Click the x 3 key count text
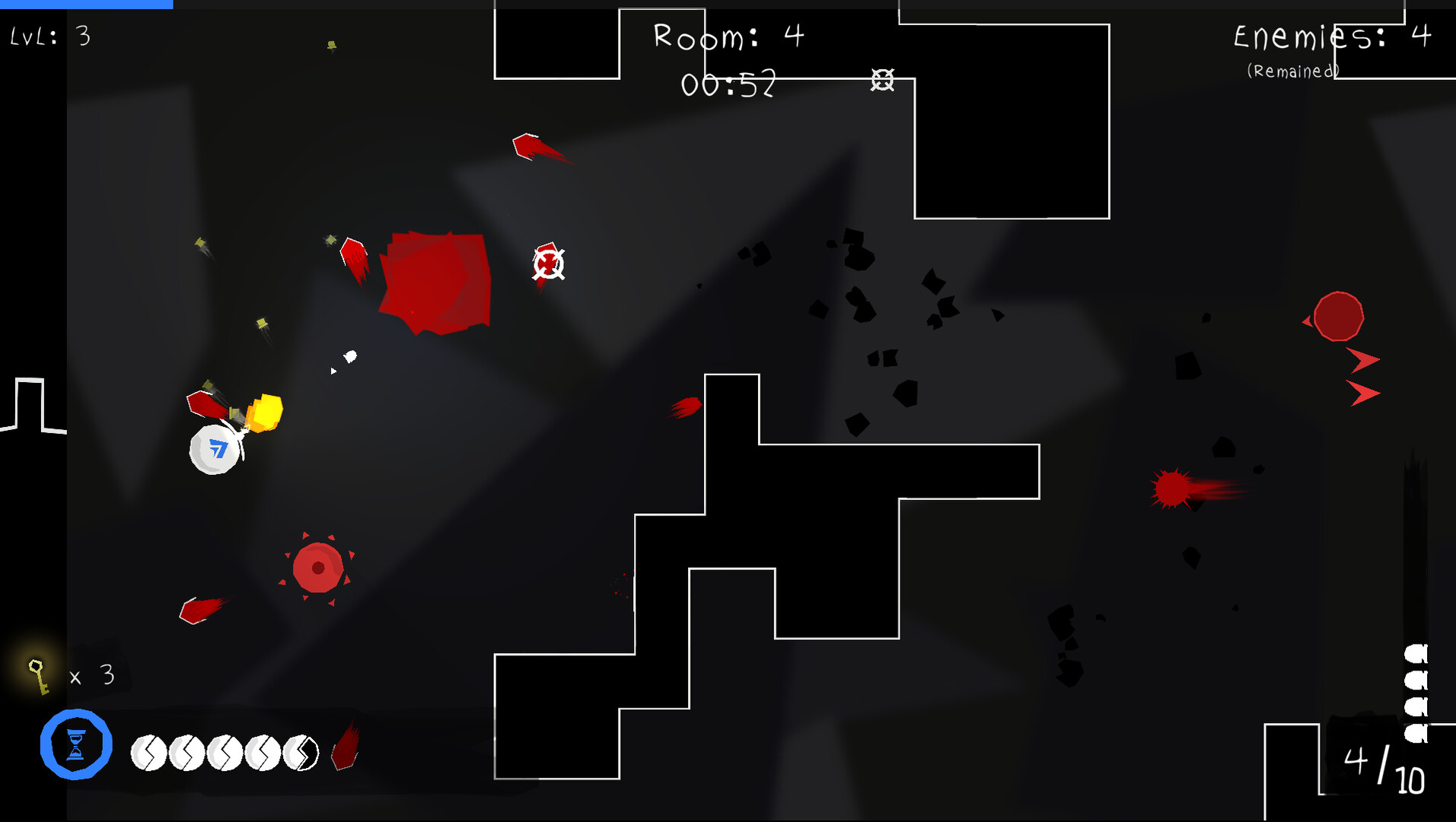Viewport: 1456px width, 822px height. 90,675
